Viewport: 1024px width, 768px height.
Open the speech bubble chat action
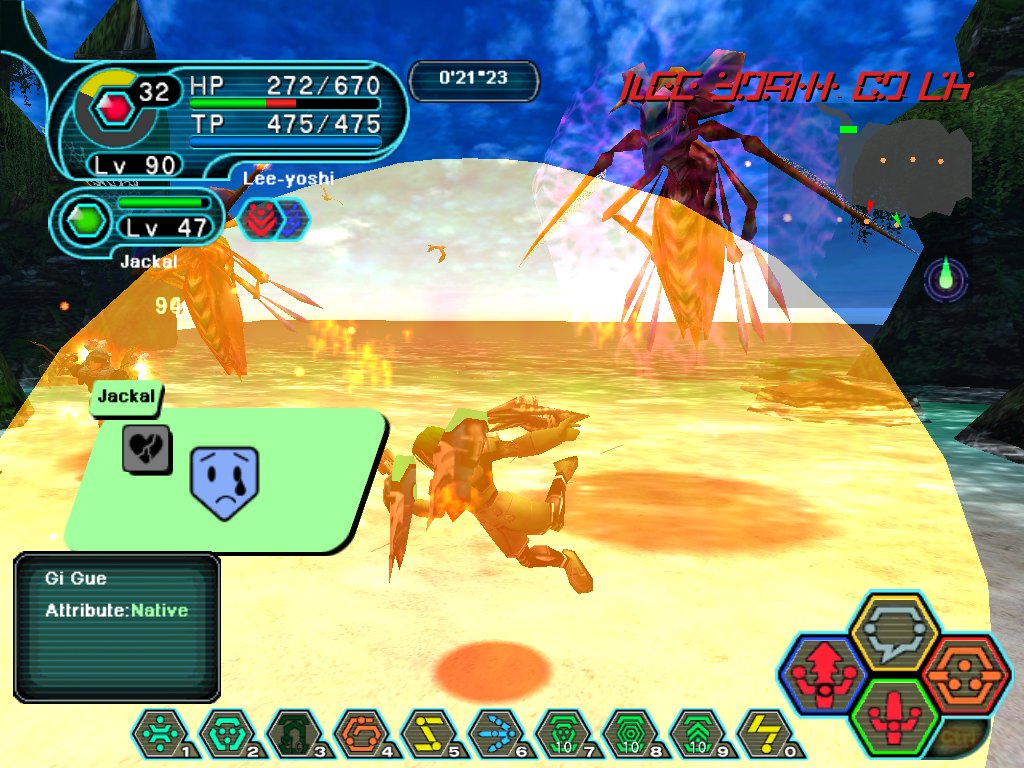pyautogui.click(x=893, y=632)
